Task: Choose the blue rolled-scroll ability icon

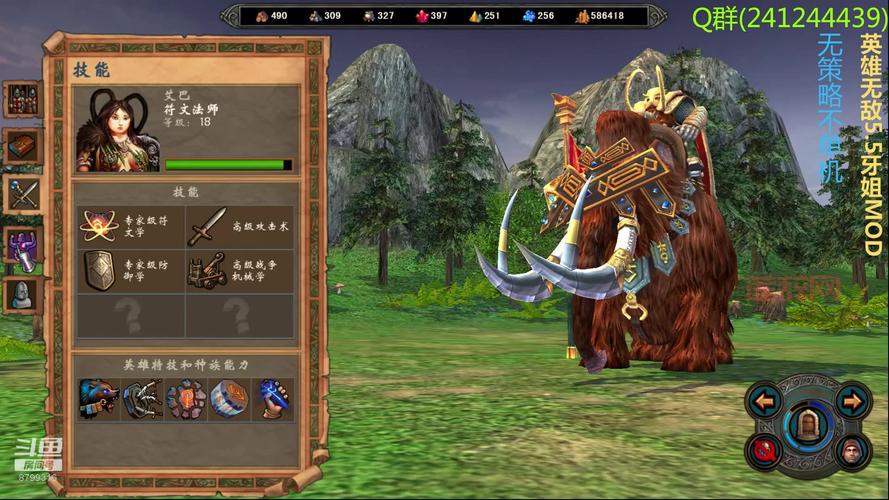Action: [229, 398]
